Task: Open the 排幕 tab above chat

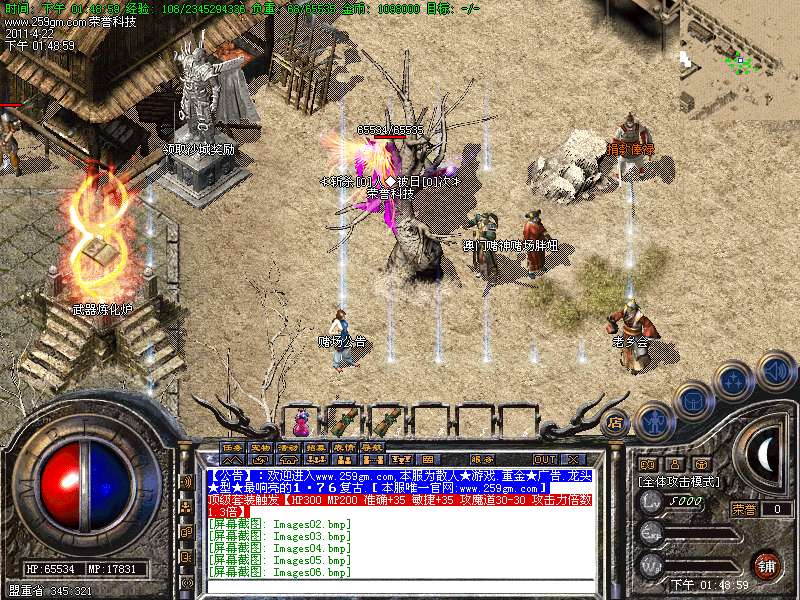Action: pos(316,447)
